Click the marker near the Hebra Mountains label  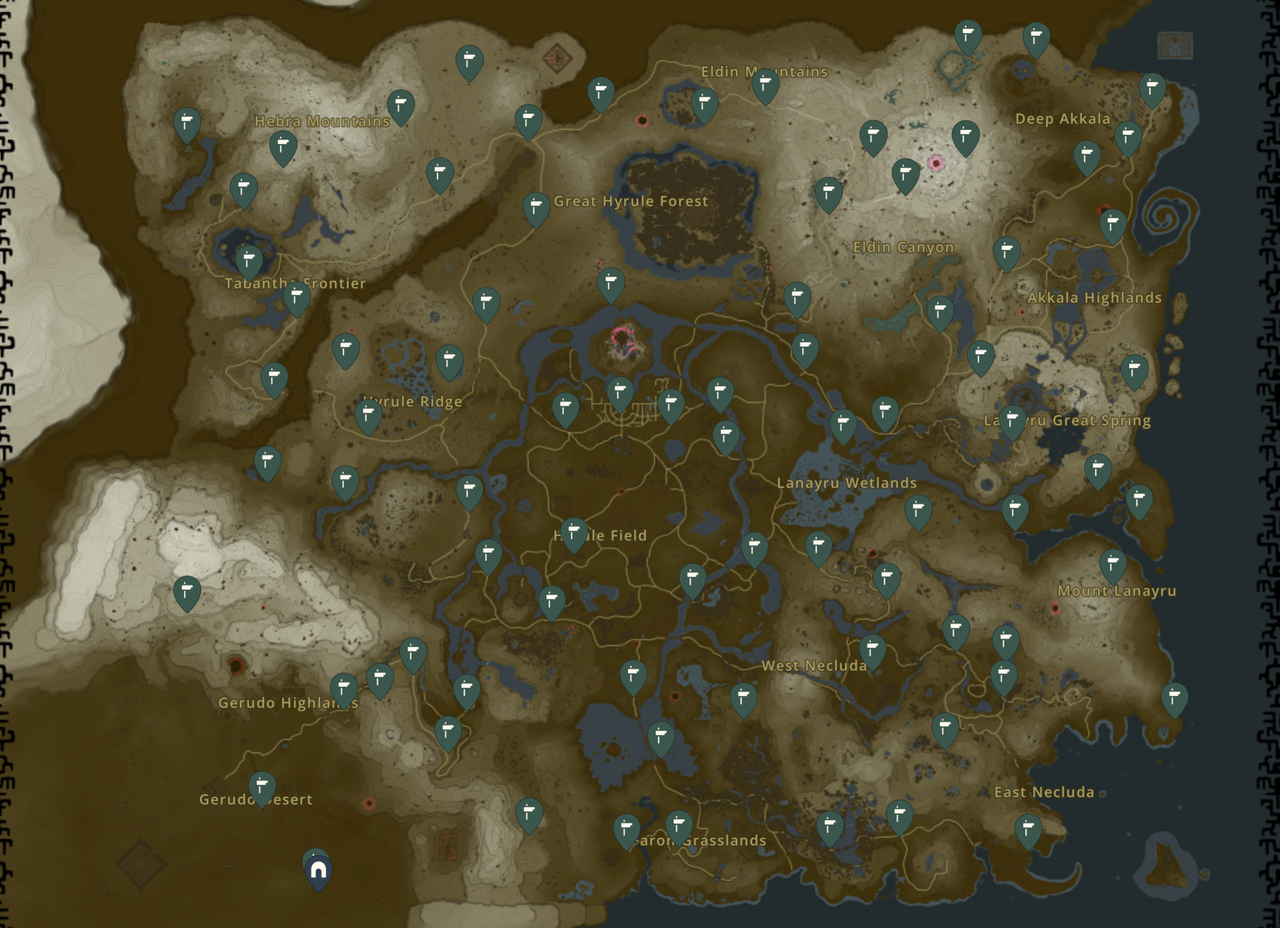(285, 145)
